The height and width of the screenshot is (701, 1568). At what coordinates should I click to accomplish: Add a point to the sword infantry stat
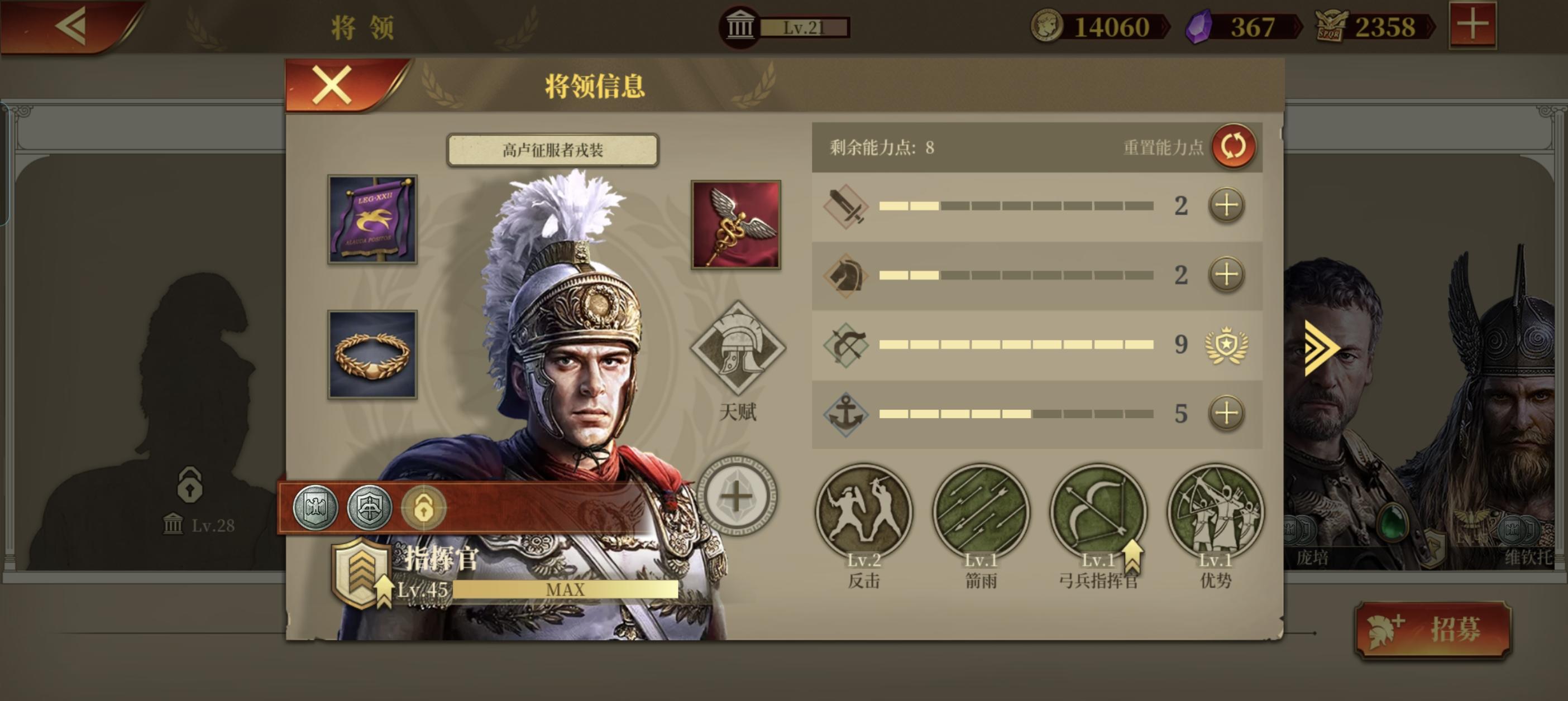[1226, 206]
